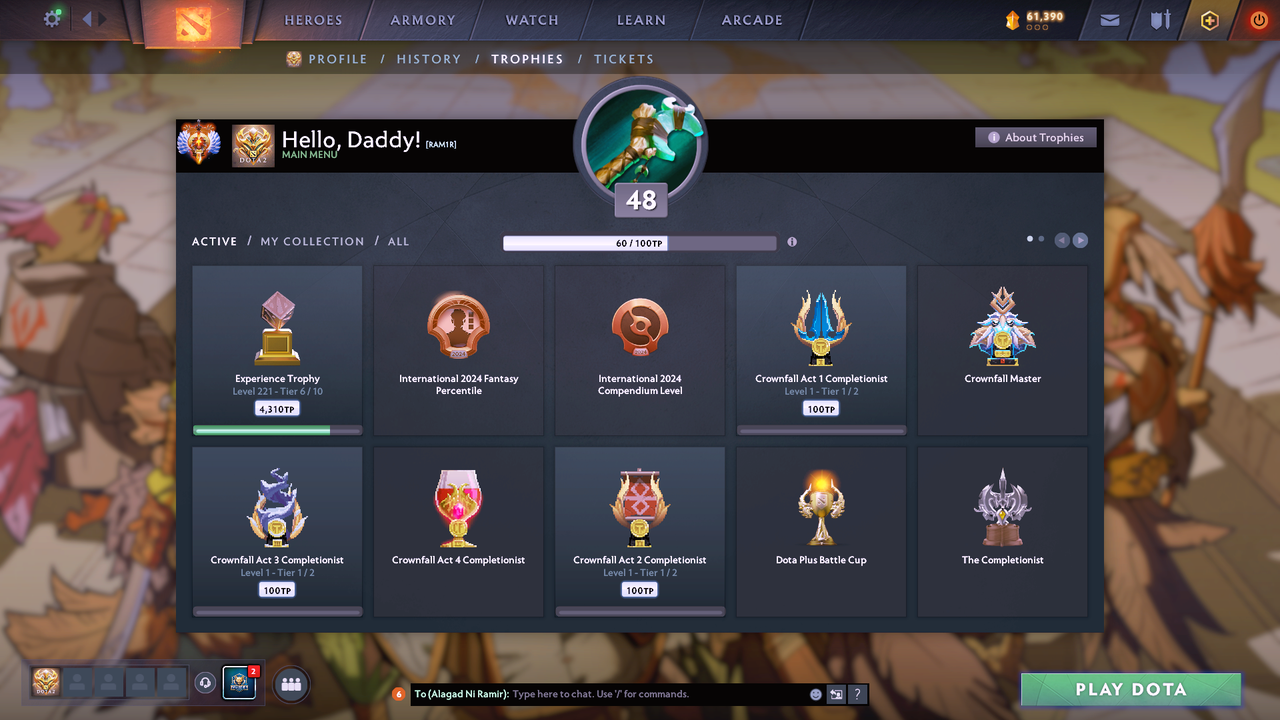
Task: Open the settings gear icon
Action: [52, 18]
